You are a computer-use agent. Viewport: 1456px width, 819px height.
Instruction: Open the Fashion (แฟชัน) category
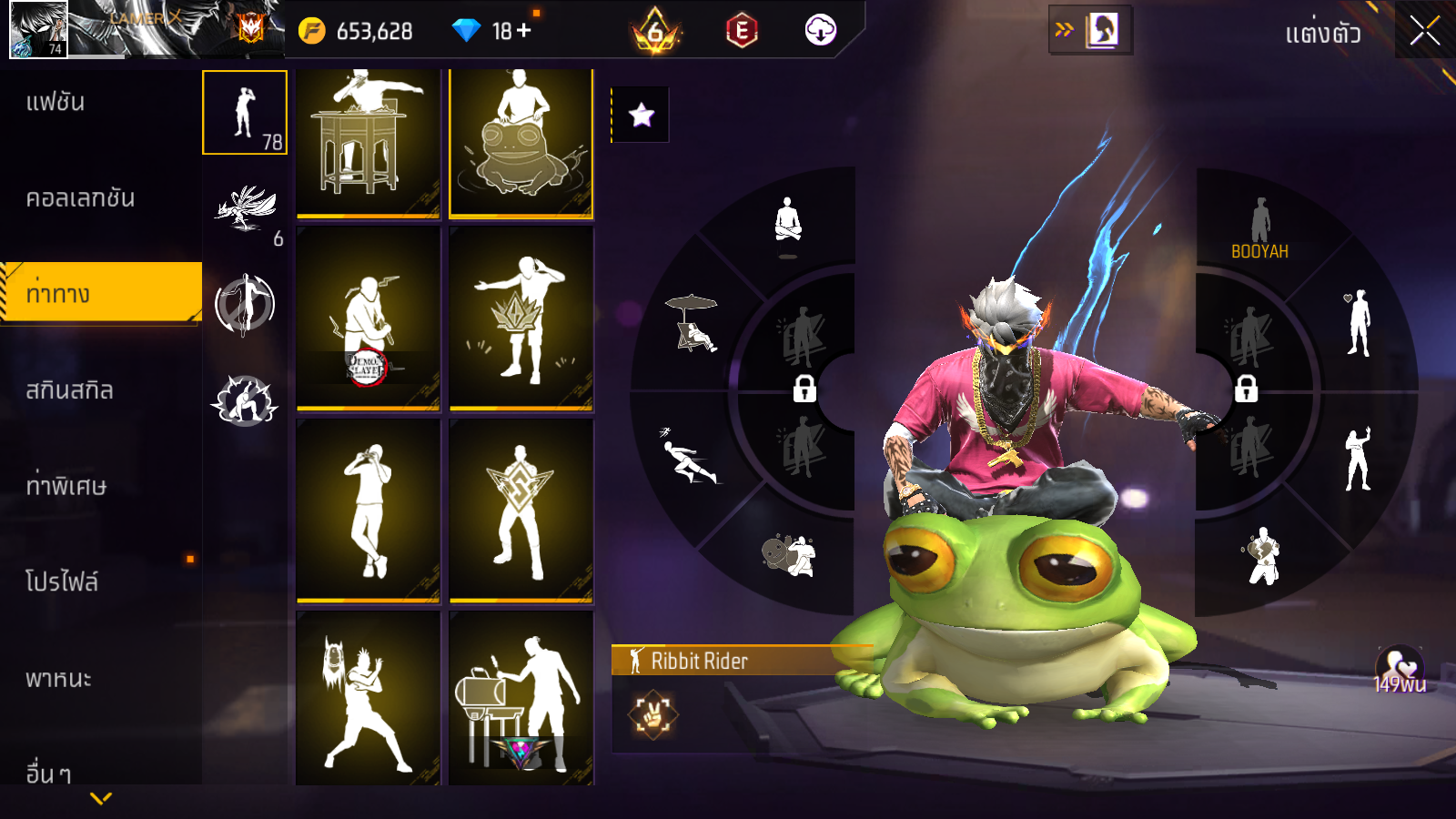coord(56,102)
